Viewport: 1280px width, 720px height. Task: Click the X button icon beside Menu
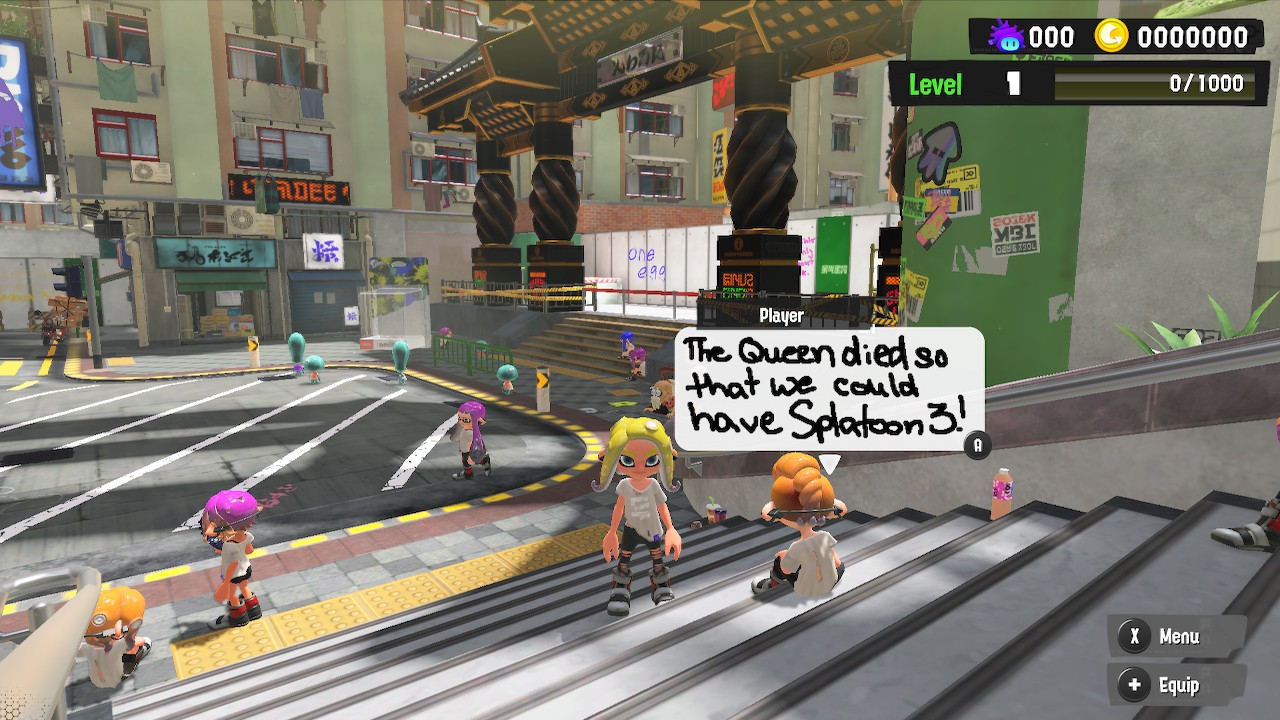[x=1133, y=636]
